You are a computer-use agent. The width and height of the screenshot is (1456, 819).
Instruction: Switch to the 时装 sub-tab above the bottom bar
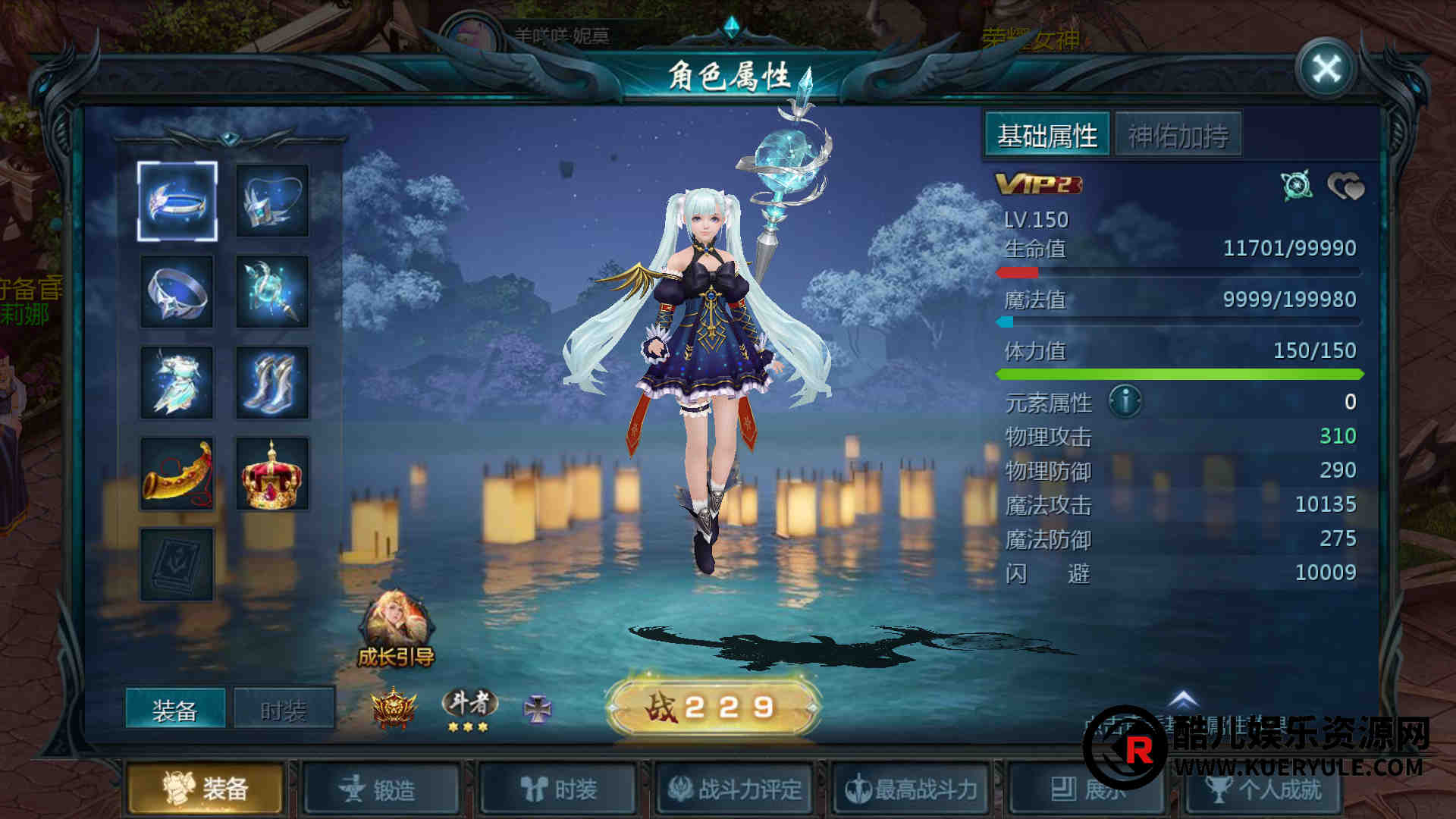(x=284, y=710)
